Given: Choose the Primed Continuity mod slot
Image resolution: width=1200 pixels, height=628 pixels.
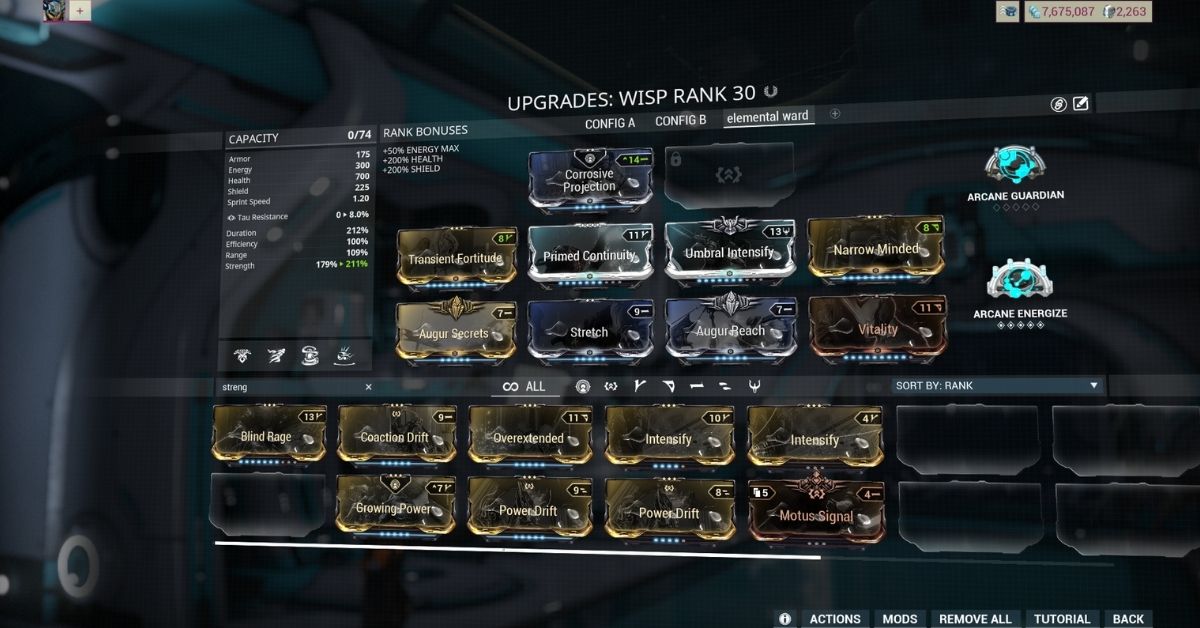Looking at the screenshot, I should (589, 255).
